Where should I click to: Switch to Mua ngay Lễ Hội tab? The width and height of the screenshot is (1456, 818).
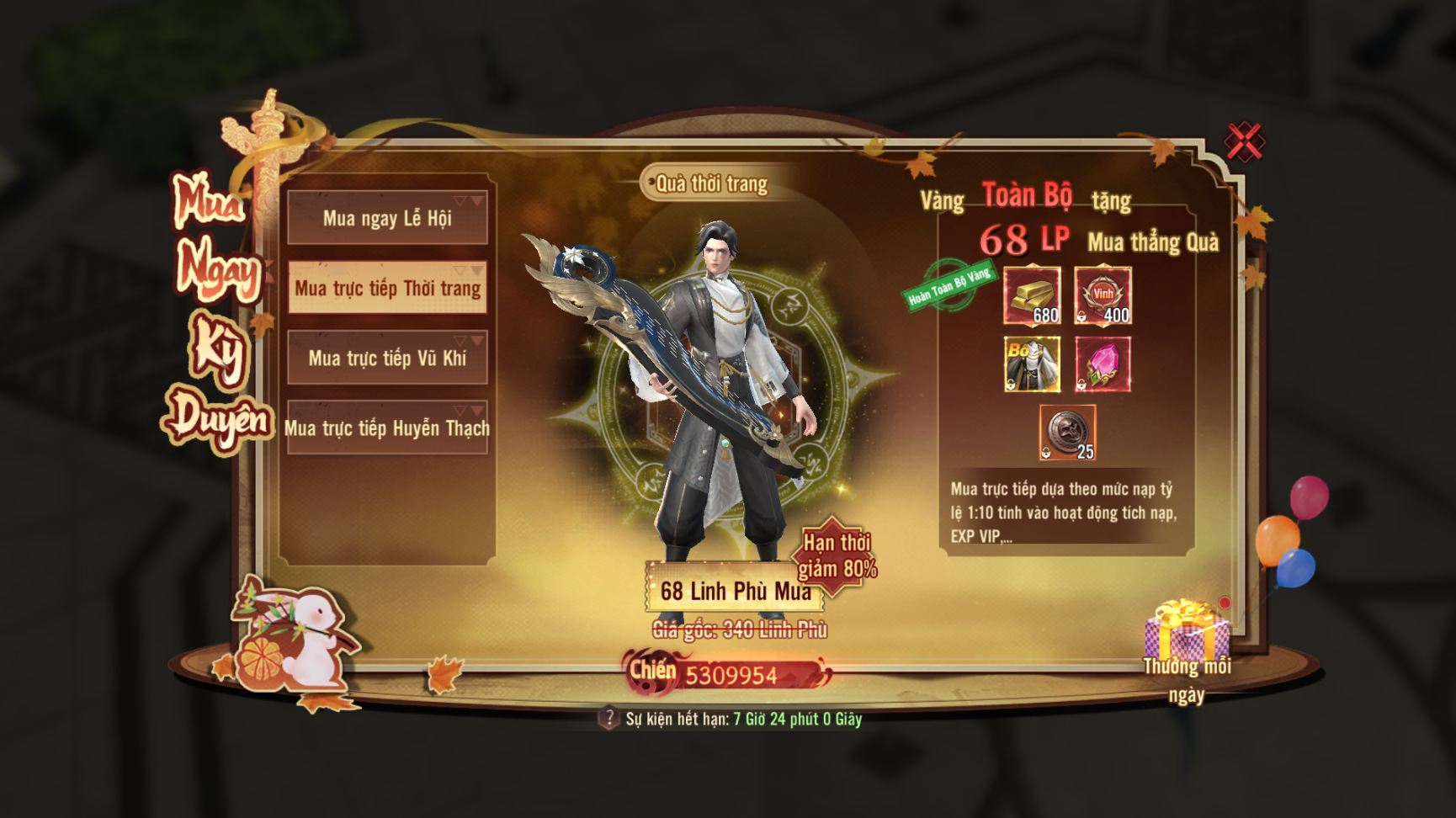(x=387, y=218)
